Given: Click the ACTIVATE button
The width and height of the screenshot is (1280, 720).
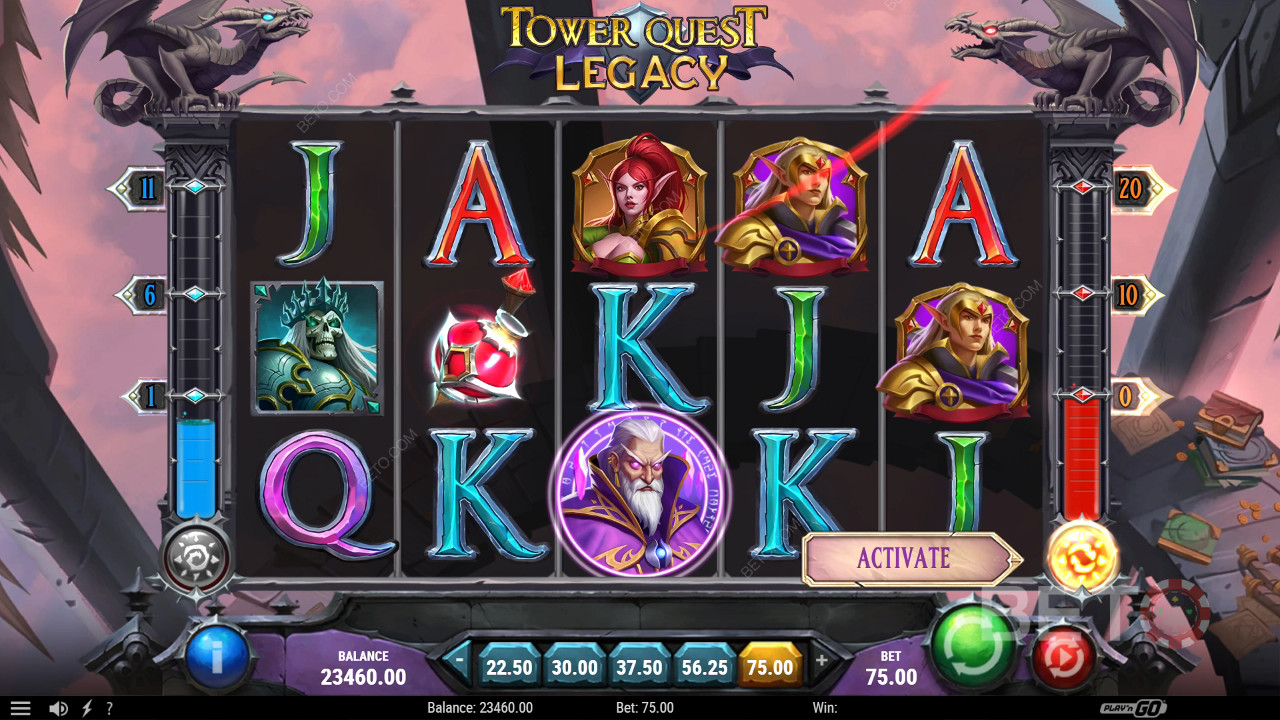Looking at the screenshot, I should [905, 558].
